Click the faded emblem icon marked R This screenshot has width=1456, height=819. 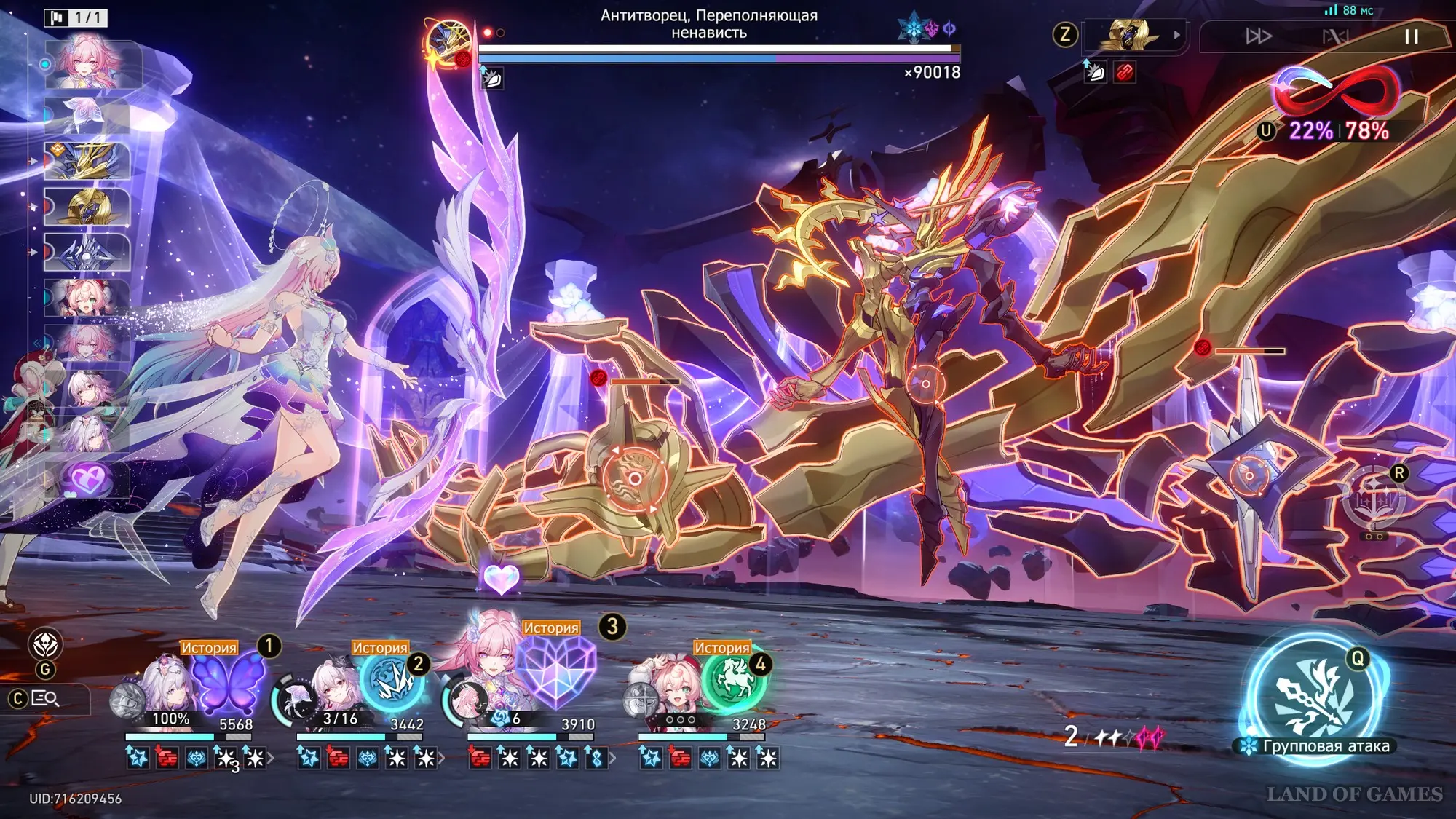point(1374,501)
